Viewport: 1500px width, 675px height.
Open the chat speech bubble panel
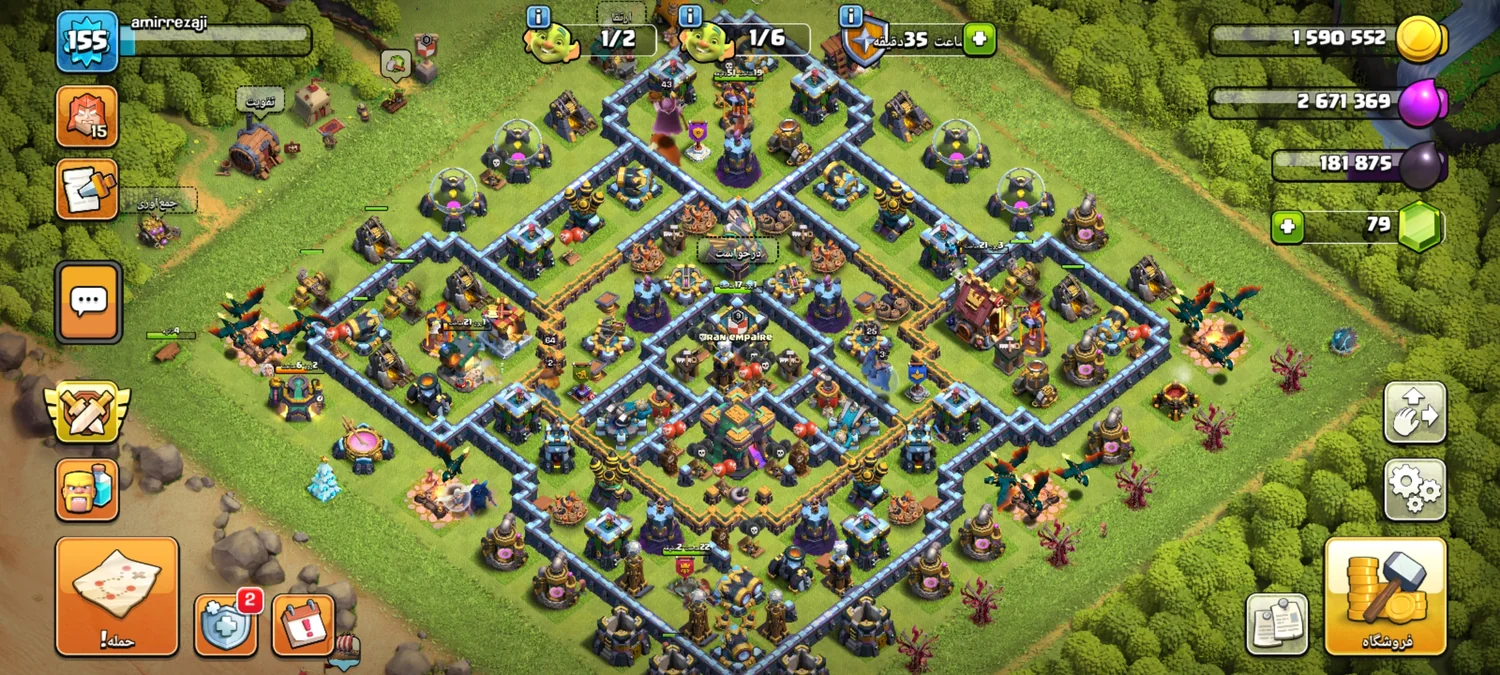pos(88,300)
